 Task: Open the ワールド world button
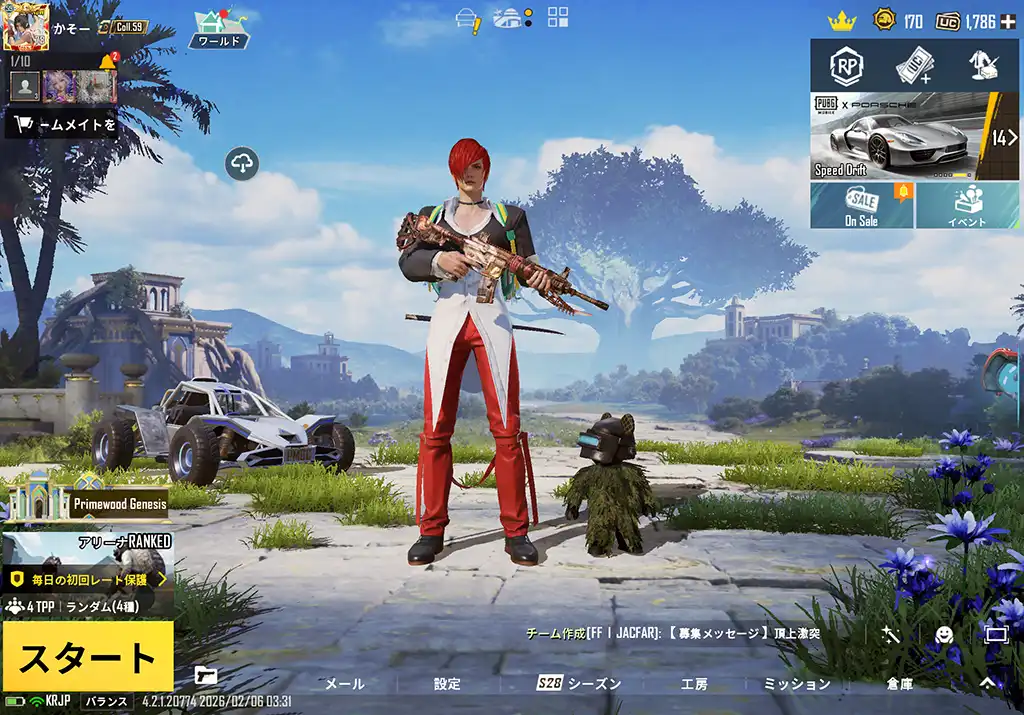pos(219,29)
